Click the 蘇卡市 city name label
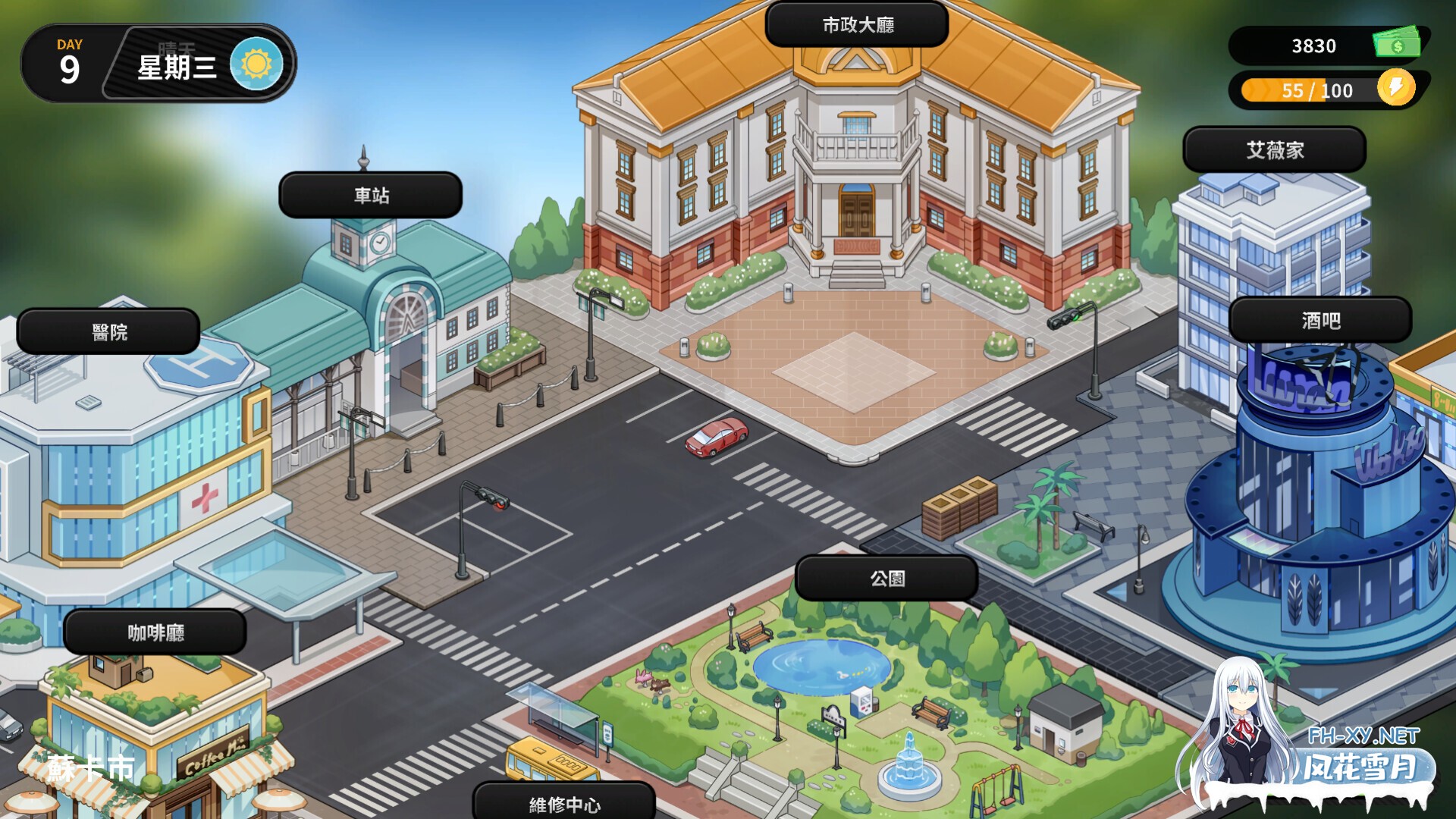Viewport: 1456px width, 819px height. point(91,769)
